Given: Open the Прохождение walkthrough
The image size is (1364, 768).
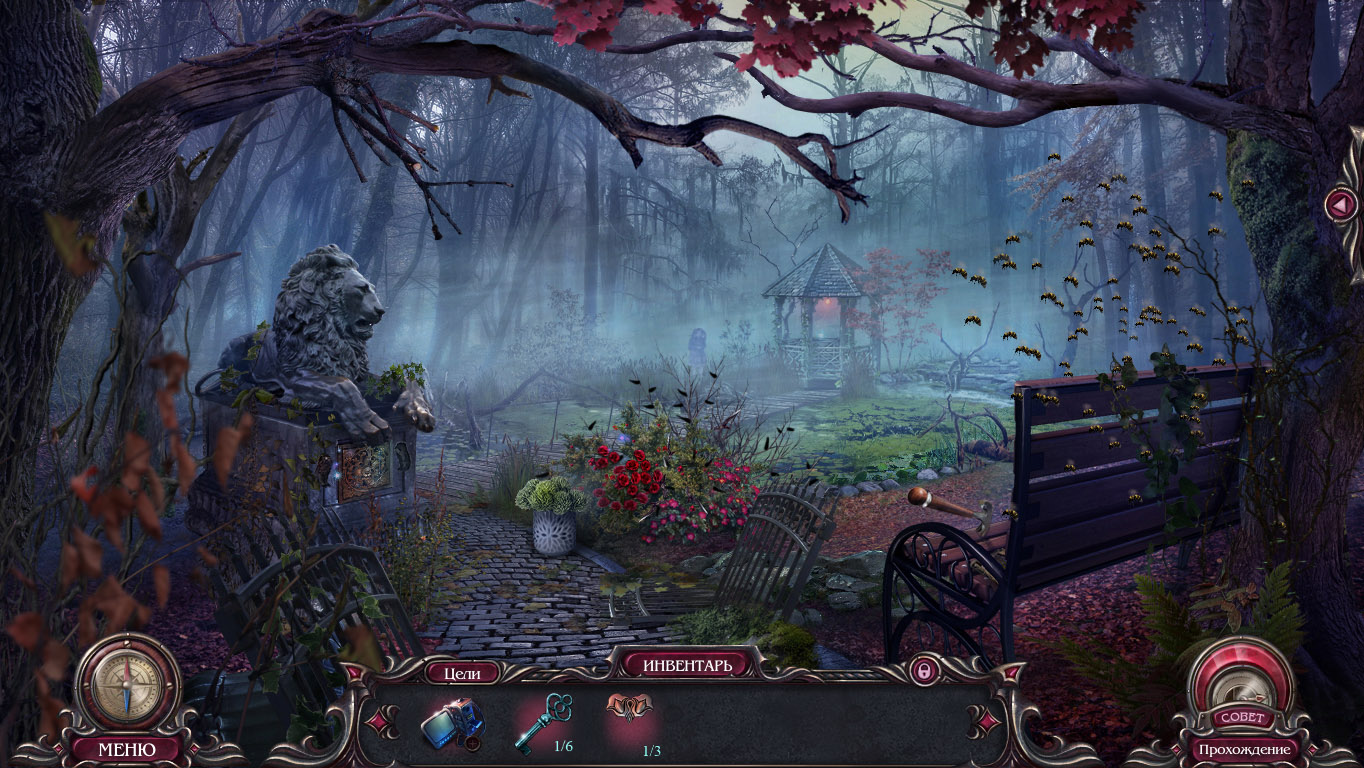Looking at the screenshot, I should pyautogui.click(x=1245, y=749).
